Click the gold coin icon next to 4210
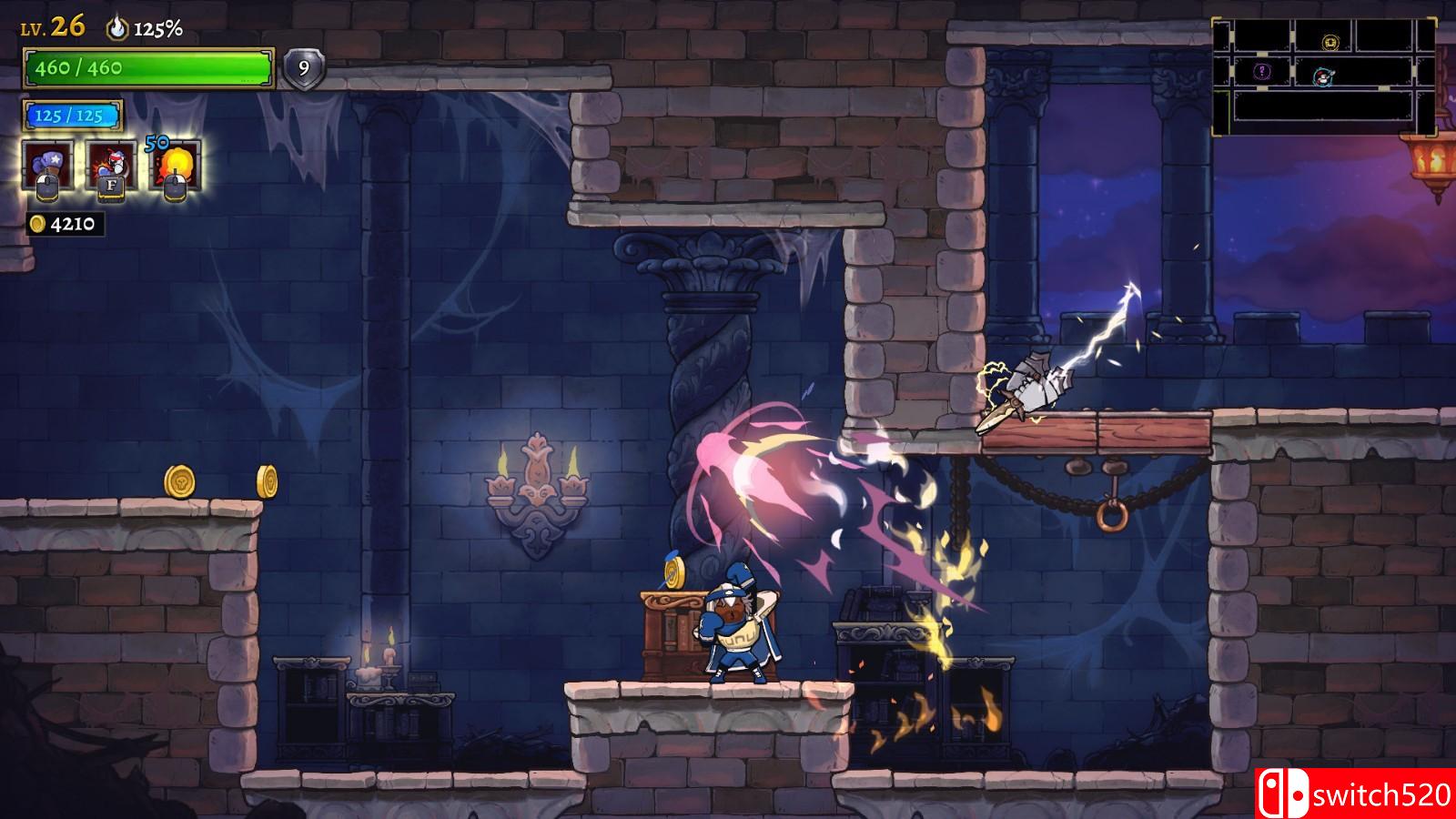 (x=38, y=221)
